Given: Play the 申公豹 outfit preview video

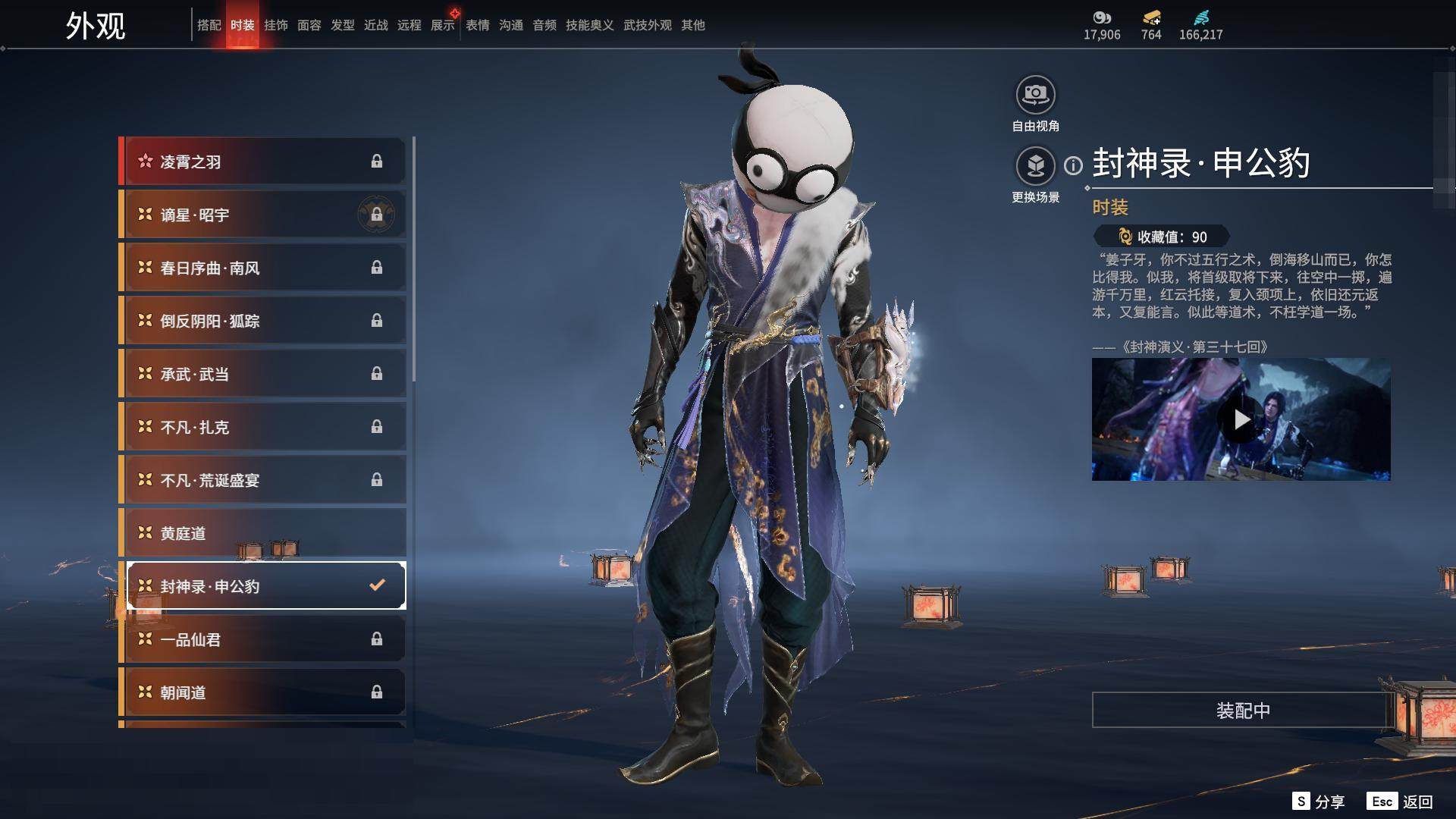Looking at the screenshot, I should [x=1241, y=419].
